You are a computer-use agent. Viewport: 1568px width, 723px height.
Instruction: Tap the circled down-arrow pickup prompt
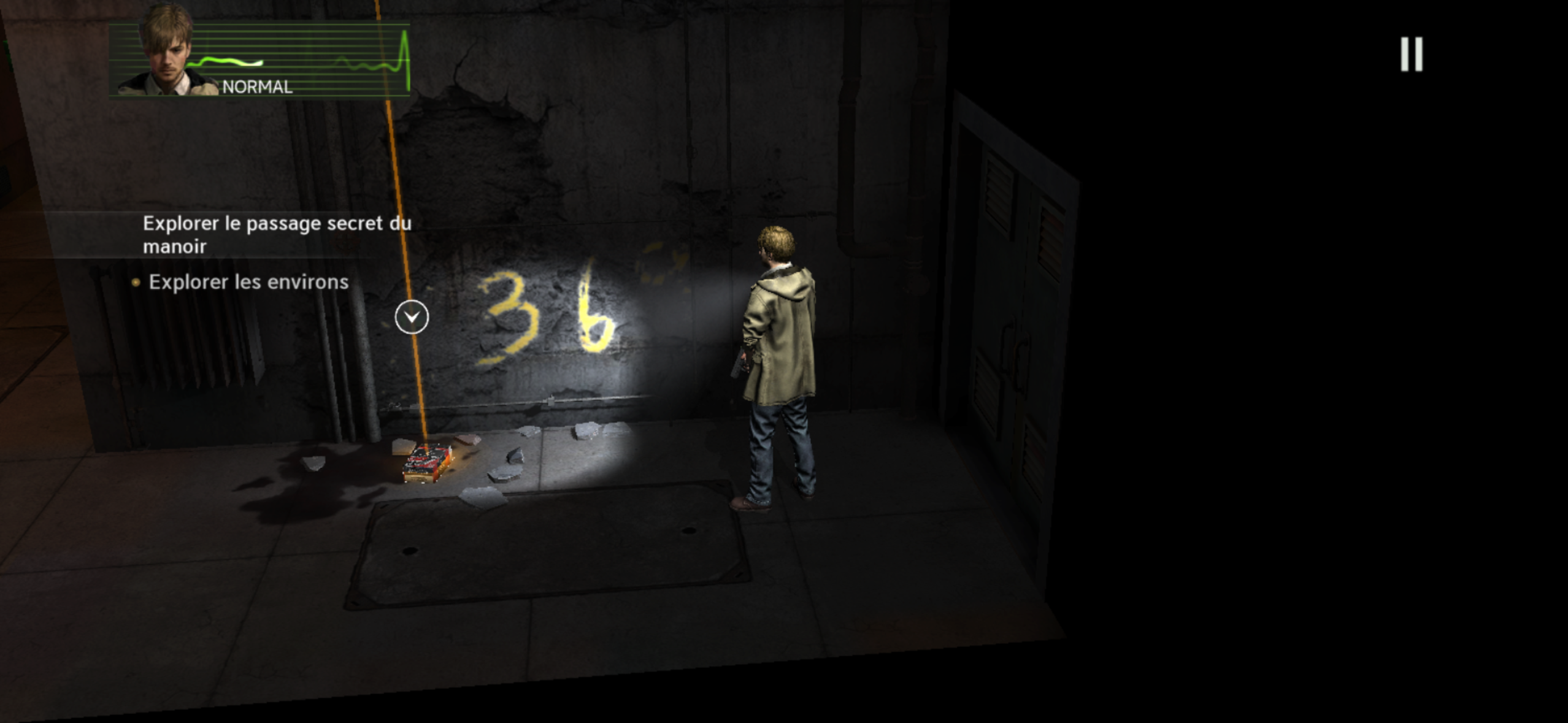point(412,317)
